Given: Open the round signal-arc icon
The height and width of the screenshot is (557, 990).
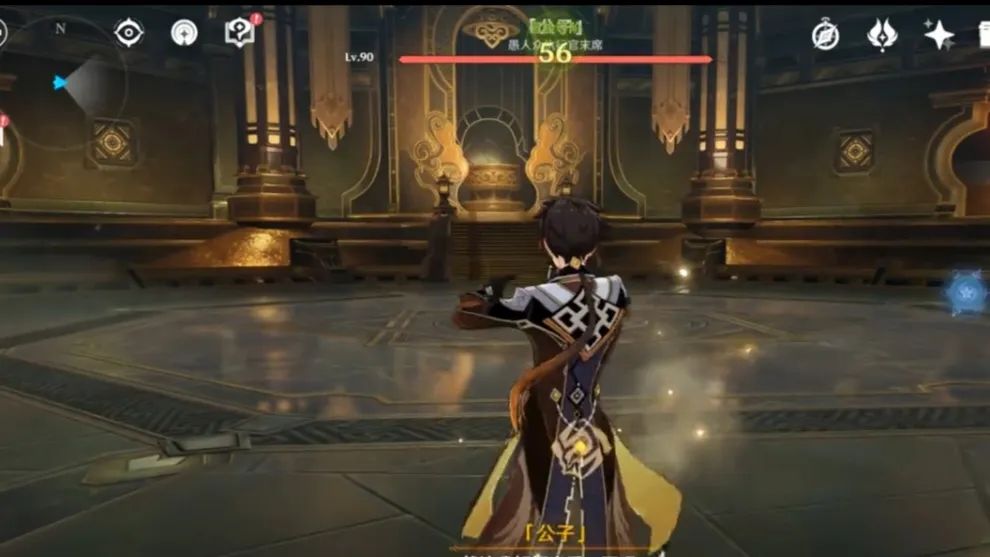Looking at the screenshot, I should (x=184, y=33).
